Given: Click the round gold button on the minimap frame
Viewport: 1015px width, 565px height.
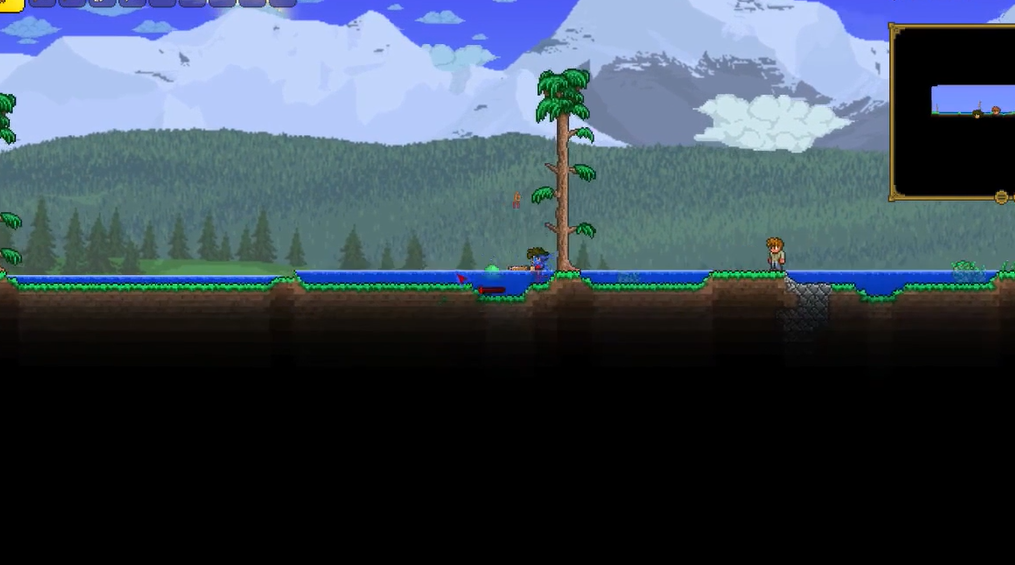Looking at the screenshot, I should [x=1001, y=197].
